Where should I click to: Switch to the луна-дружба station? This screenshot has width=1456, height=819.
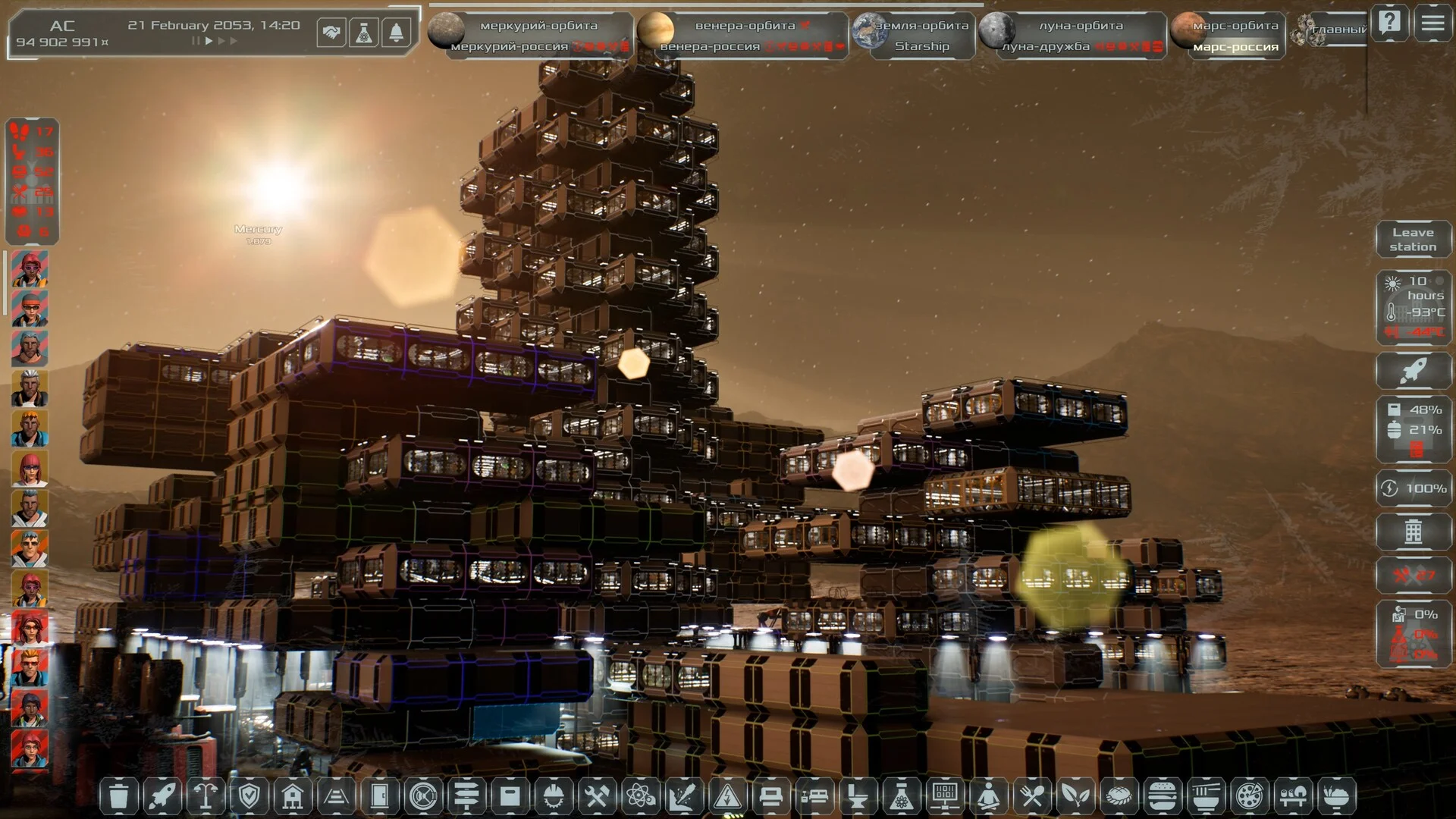[1046, 46]
